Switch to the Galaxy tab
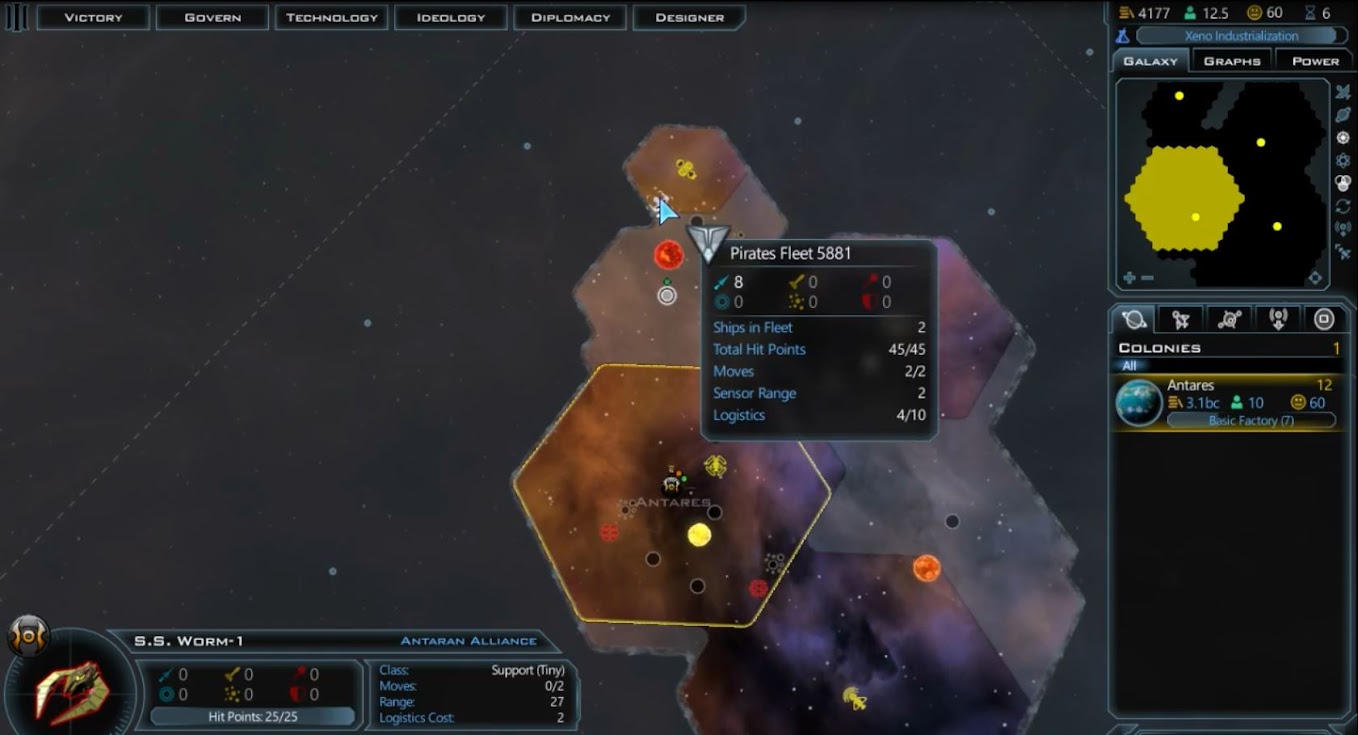1358x735 pixels. pos(1150,61)
